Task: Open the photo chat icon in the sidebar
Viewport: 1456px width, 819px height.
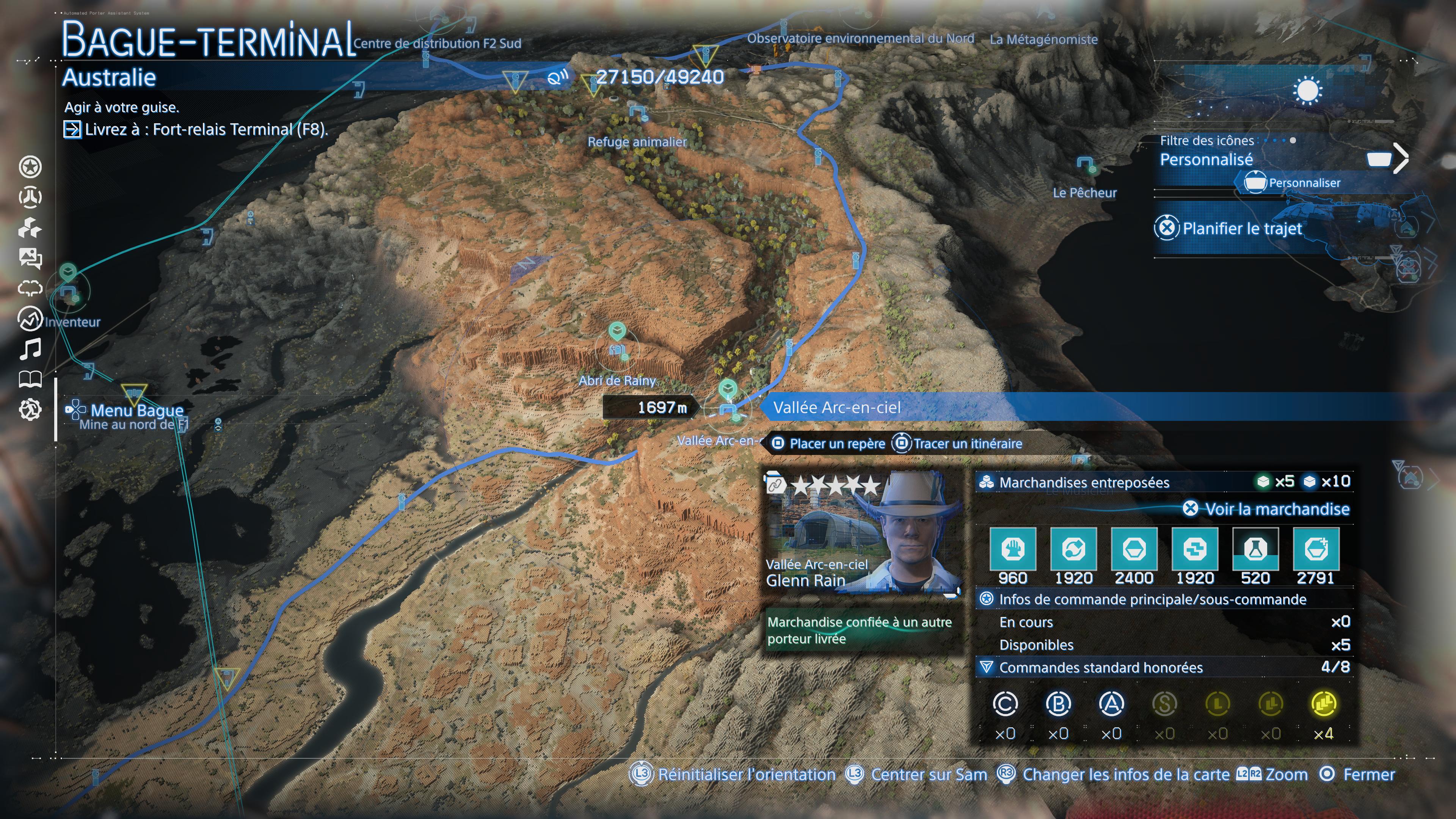Action: (x=31, y=258)
